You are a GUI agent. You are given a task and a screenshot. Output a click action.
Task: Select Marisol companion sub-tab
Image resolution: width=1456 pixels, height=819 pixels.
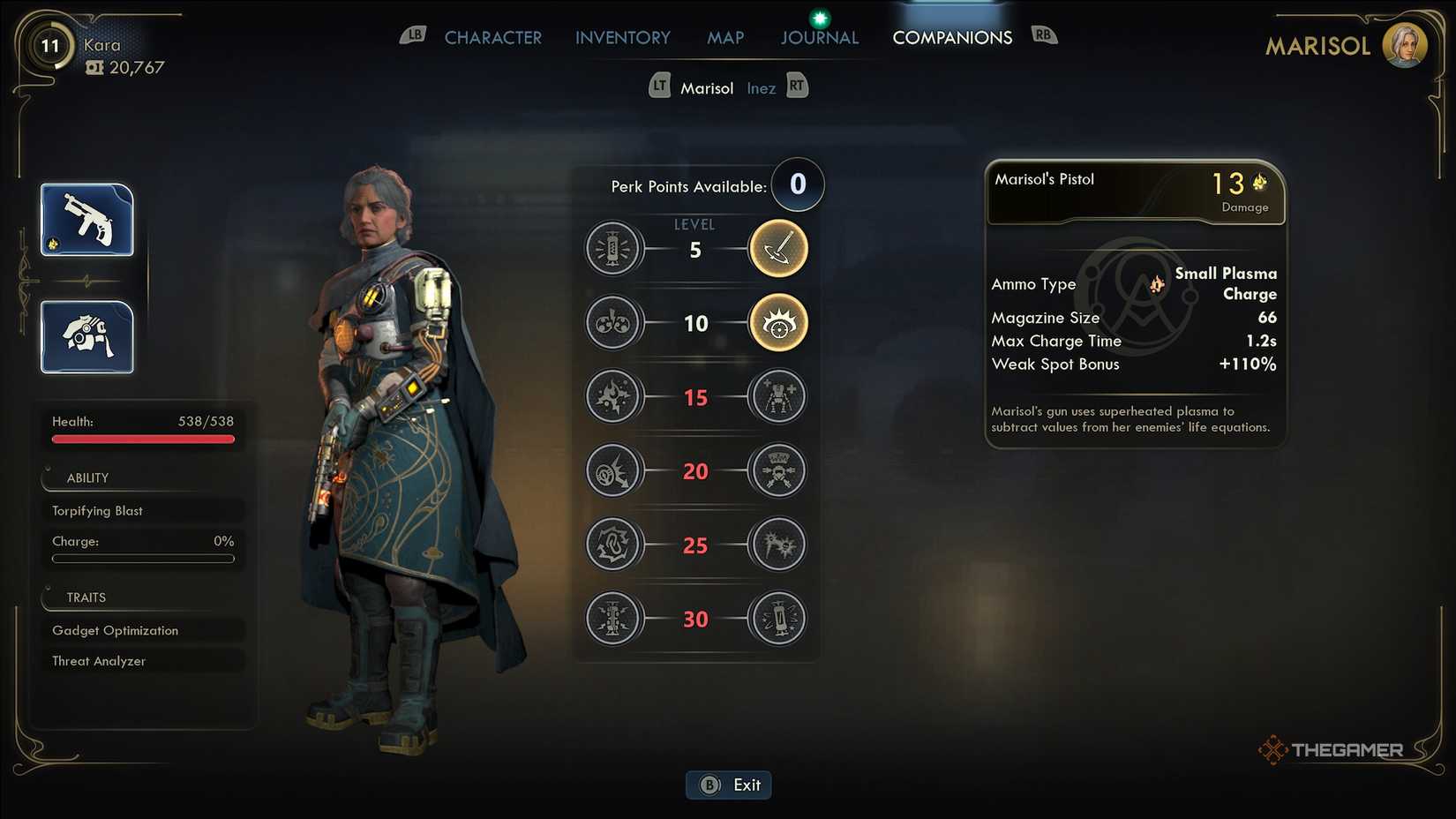click(707, 88)
